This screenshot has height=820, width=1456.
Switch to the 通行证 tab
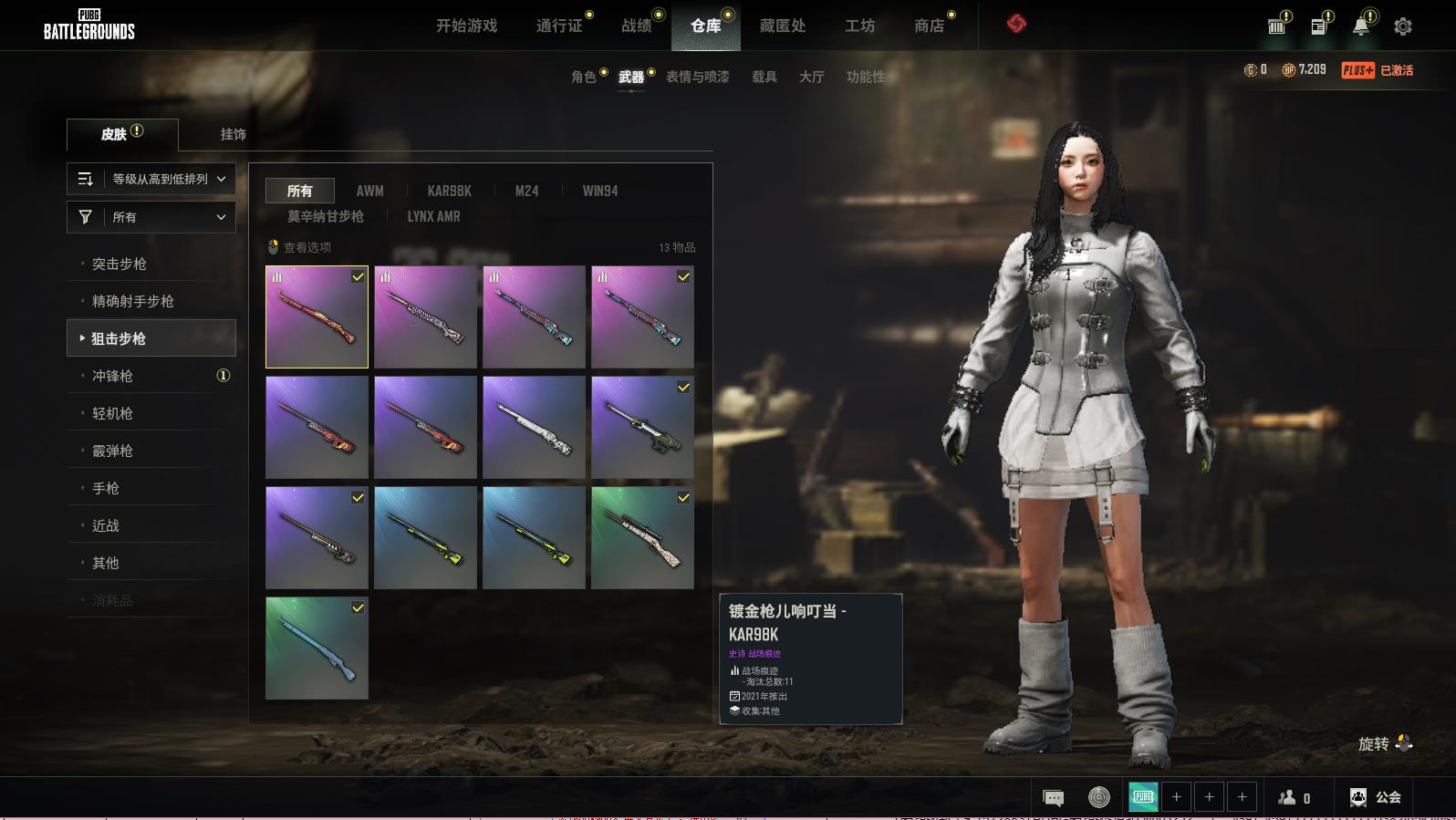[x=559, y=26]
